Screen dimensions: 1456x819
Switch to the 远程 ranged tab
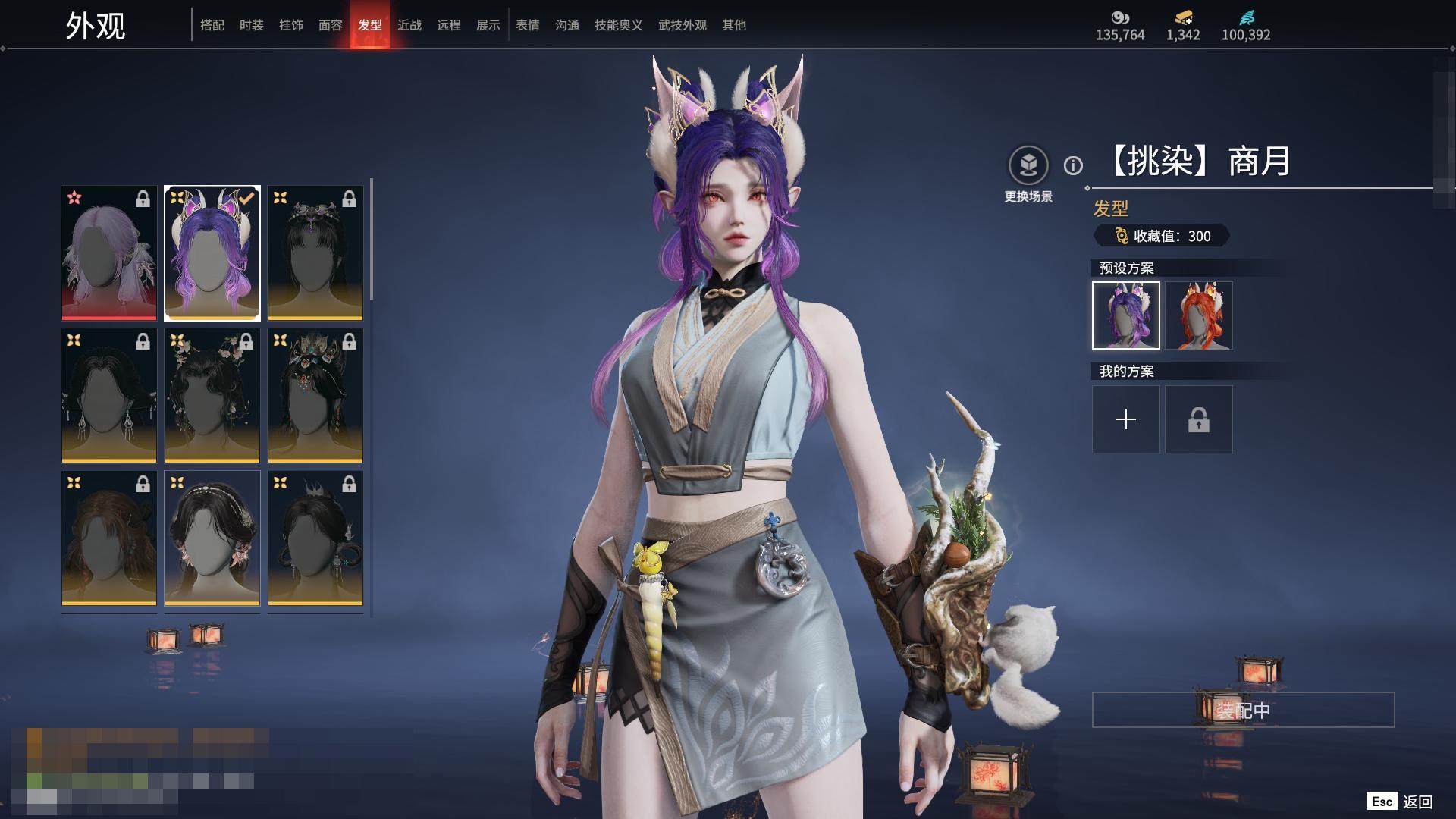pos(449,25)
